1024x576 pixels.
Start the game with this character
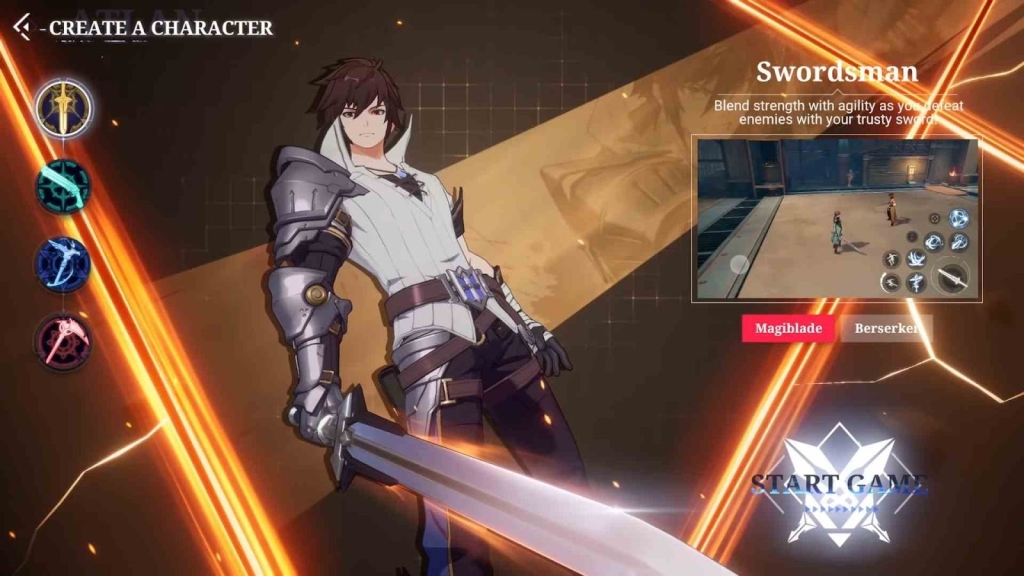click(x=838, y=486)
